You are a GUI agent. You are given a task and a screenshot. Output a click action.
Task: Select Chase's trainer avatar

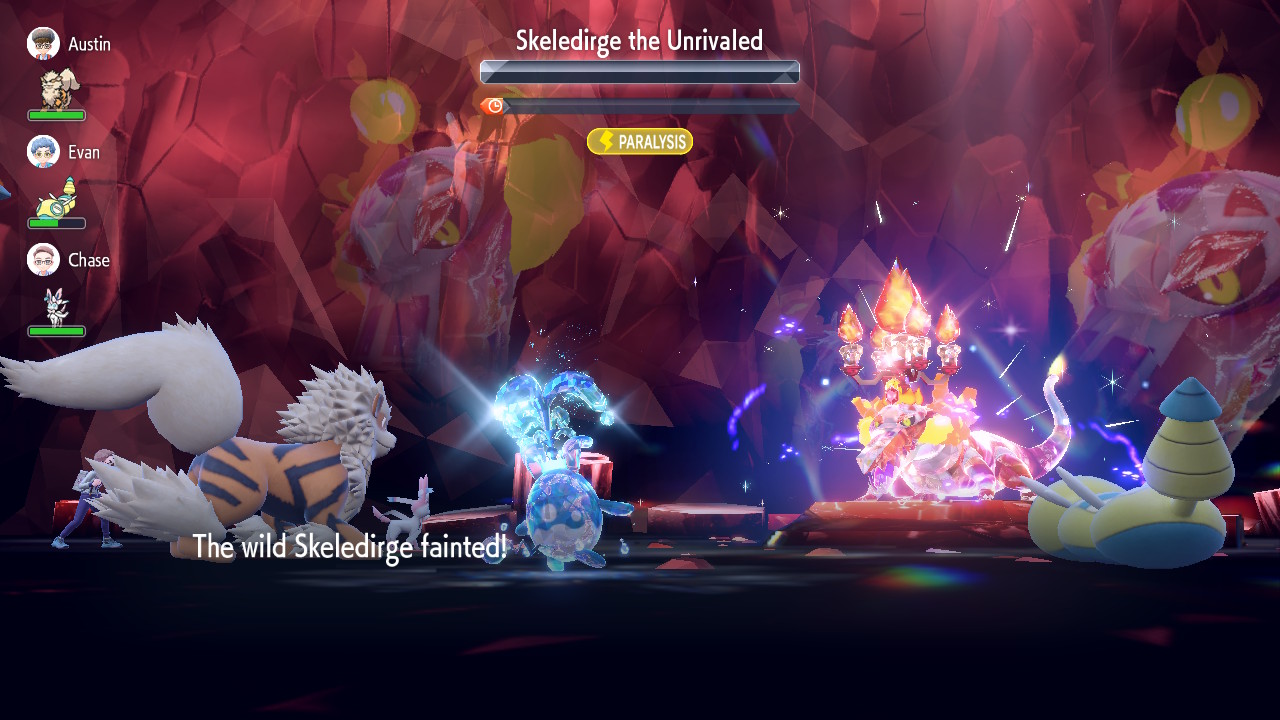(43, 260)
